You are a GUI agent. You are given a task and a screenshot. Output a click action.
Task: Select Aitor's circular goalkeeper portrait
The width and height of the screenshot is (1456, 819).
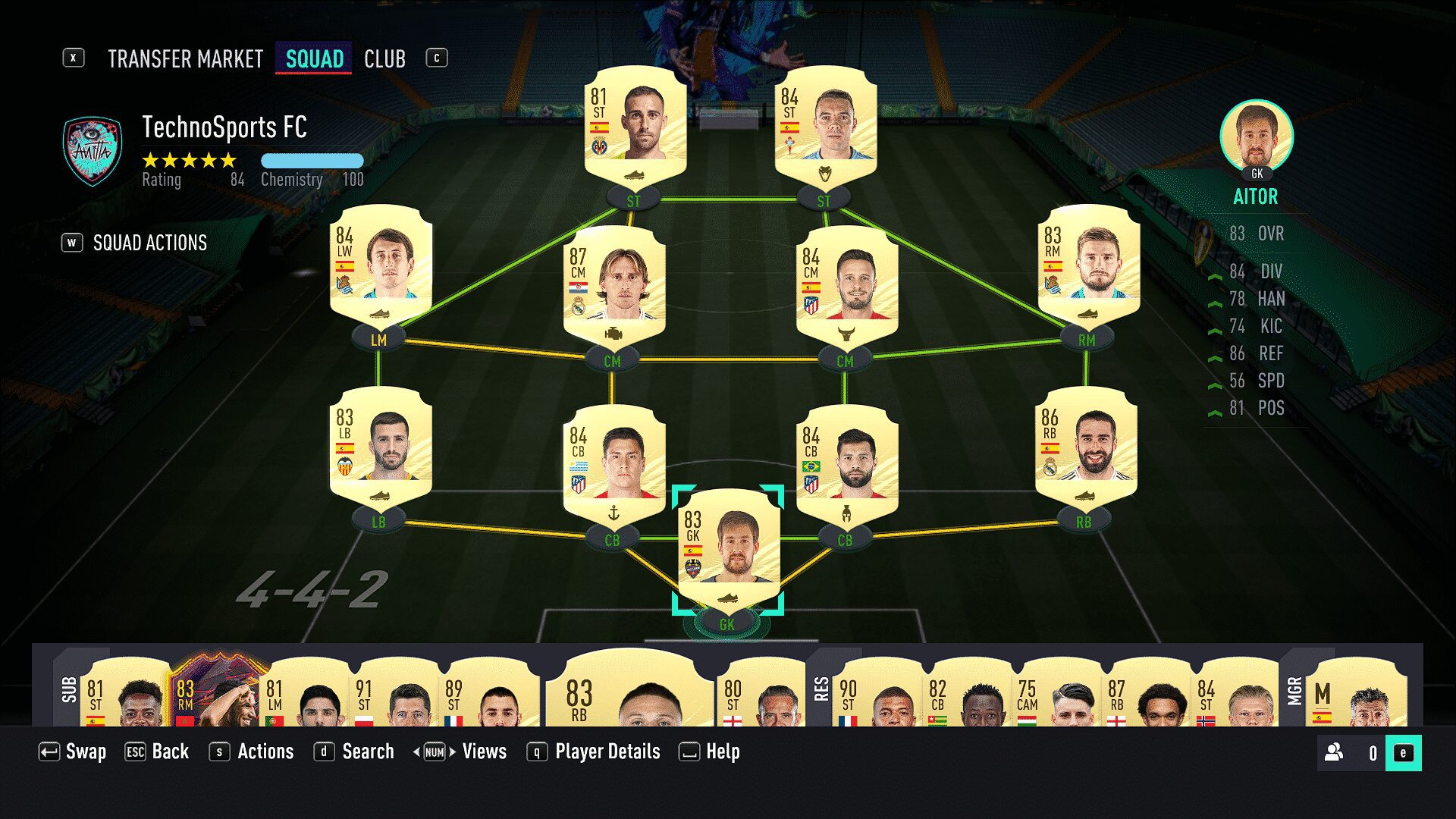click(x=1256, y=140)
